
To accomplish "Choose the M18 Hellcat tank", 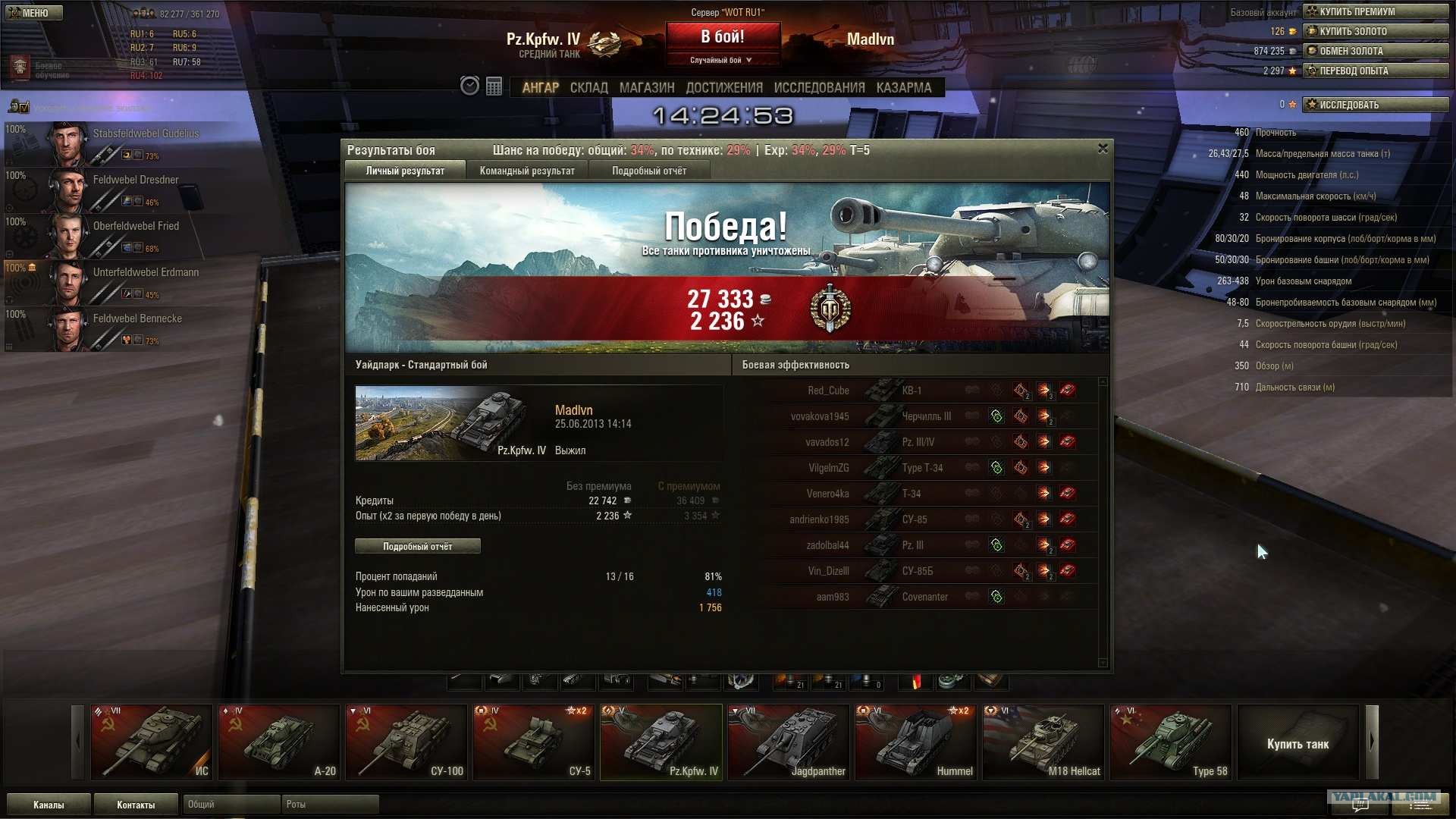I will [1043, 742].
